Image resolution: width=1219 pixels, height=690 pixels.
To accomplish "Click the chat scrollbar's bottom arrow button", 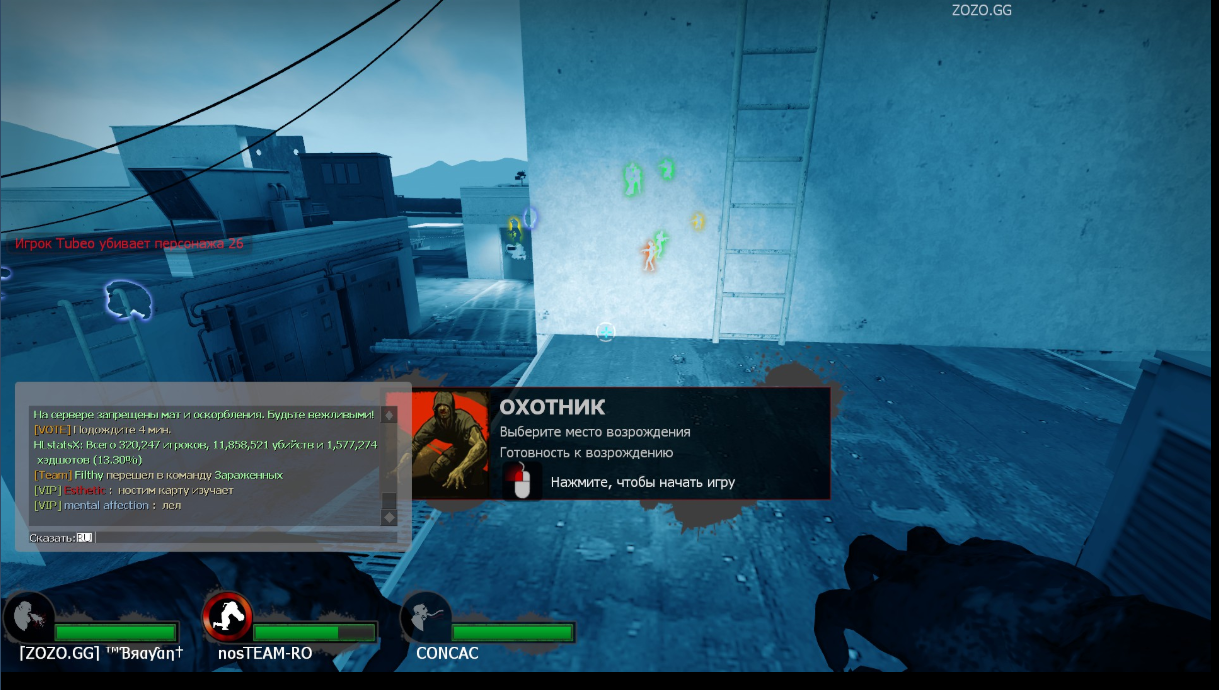I will point(389,517).
